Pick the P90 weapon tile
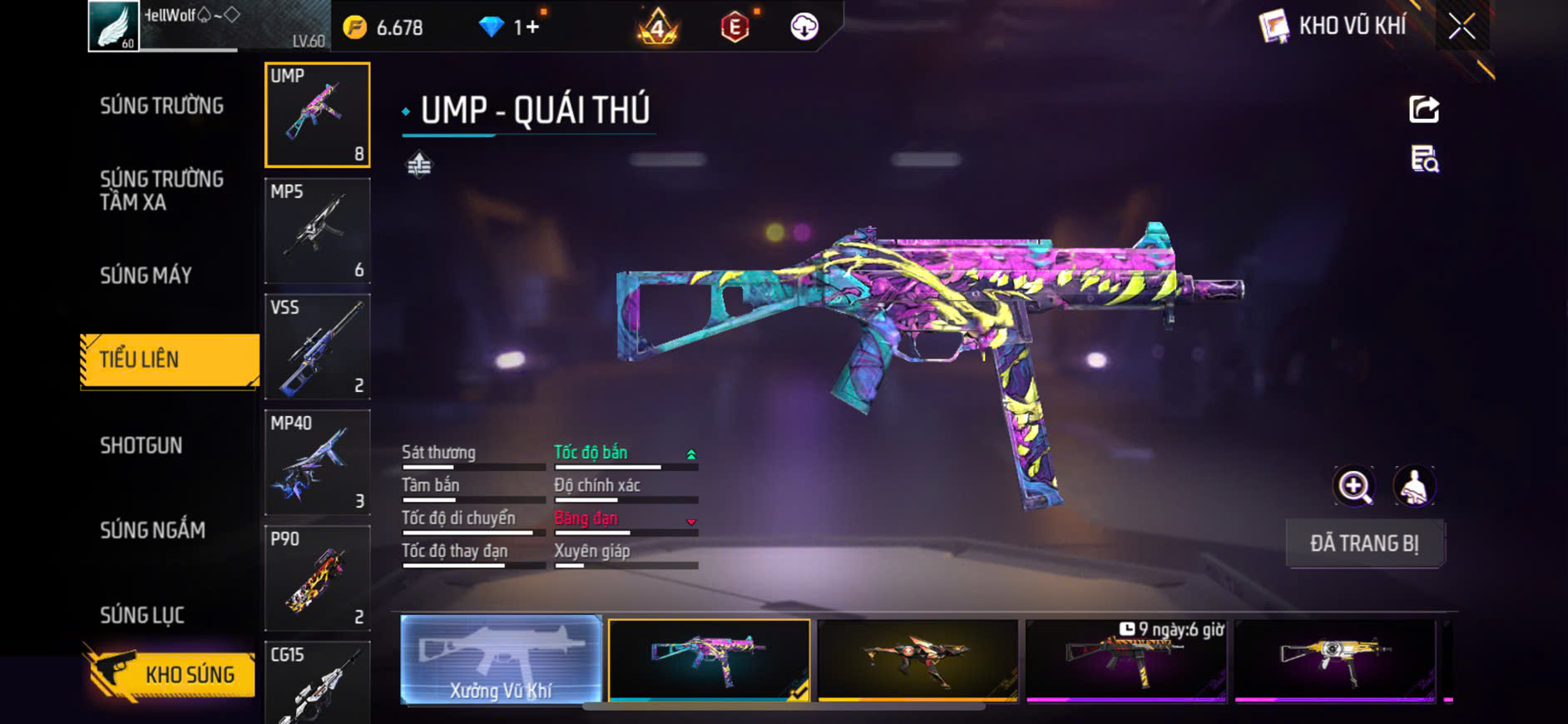1568x724 pixels. point(317,578)
